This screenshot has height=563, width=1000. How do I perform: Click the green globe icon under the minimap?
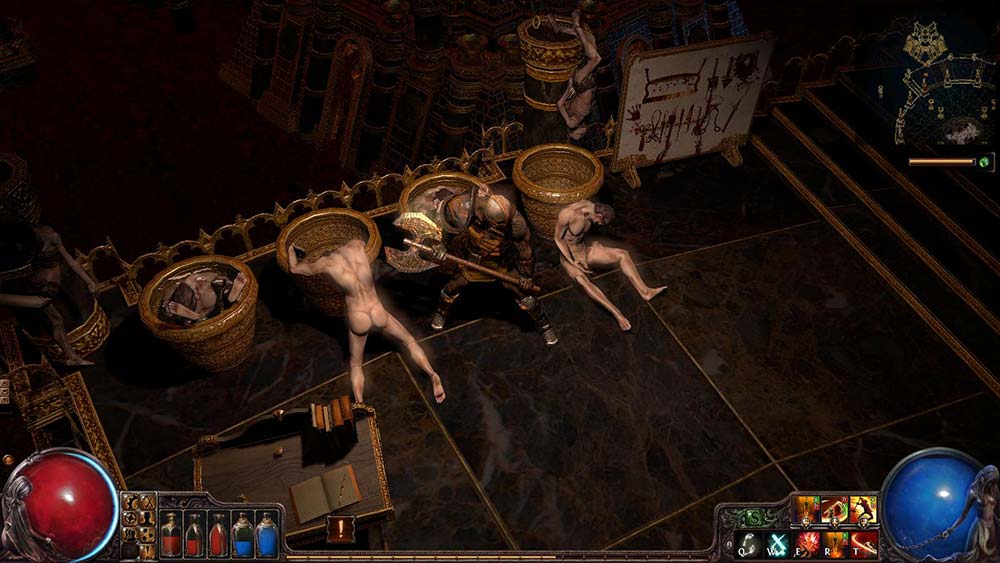985,161
